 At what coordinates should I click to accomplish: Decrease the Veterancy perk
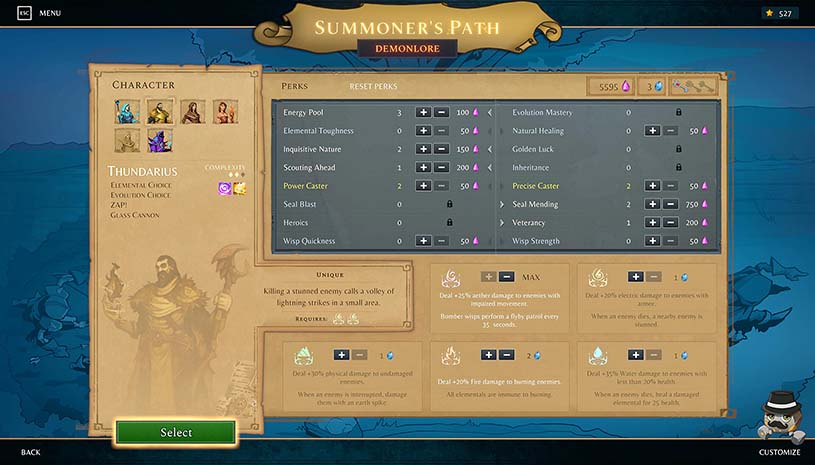point(670,222)
